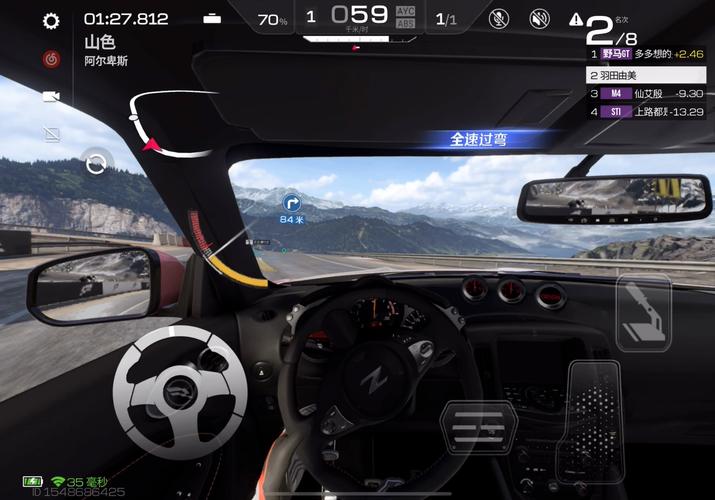Select the third-place M4 leaderboard row

coord(650,93)
